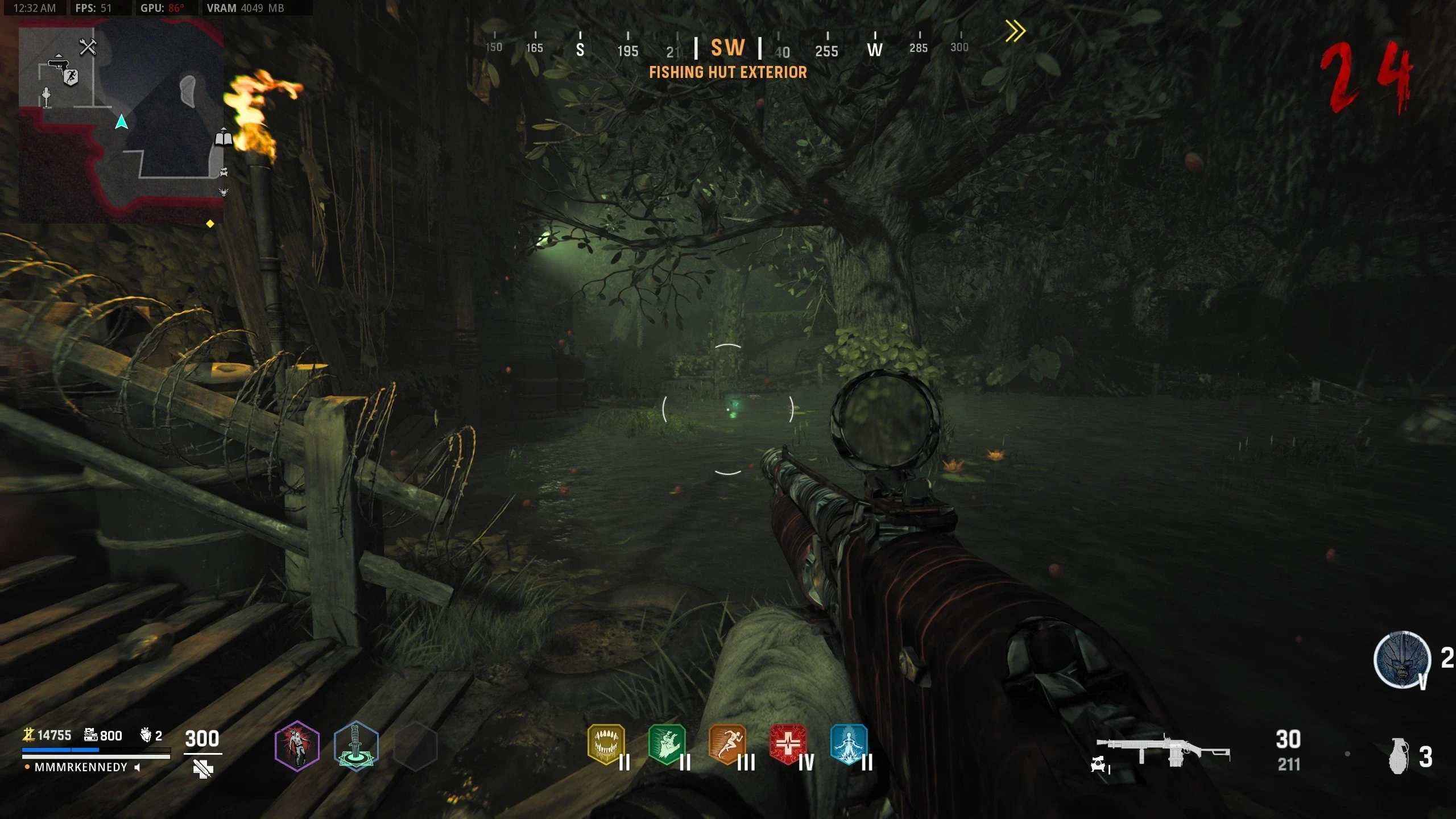Screen dimensions: 1456x819
Task: Click the purple zombie covenant hexagon icon
Action: click(297, 746)
